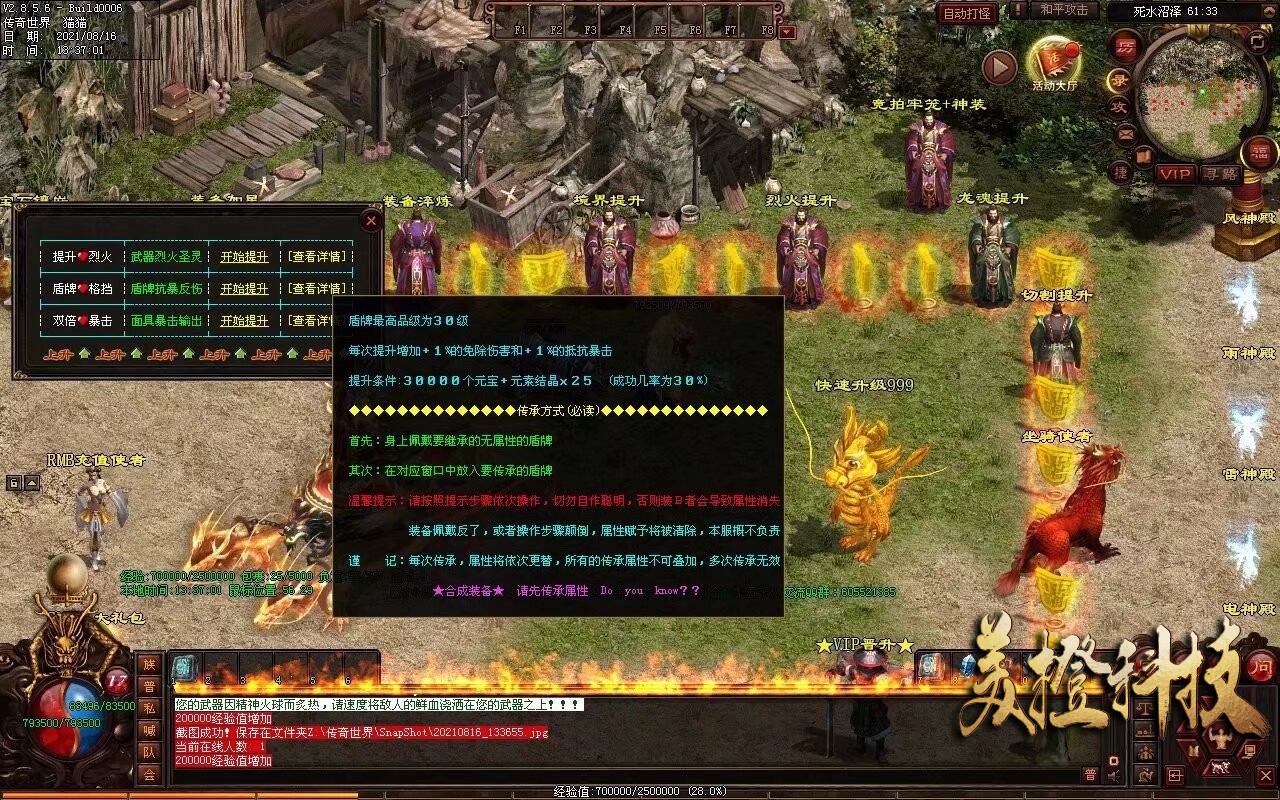
Task: Click the VIP button below the minimap
Action: pos(1174,175)
